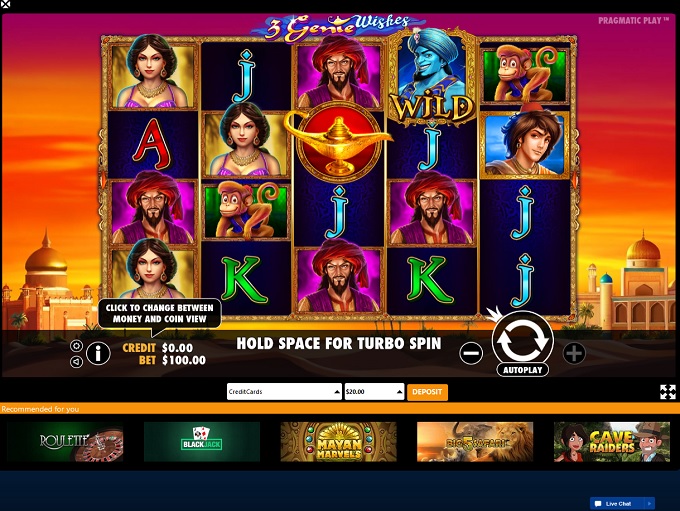This screenshot has width=680, height=511.
Task: Click the orange Deposit button
Action: coord(427,392)
